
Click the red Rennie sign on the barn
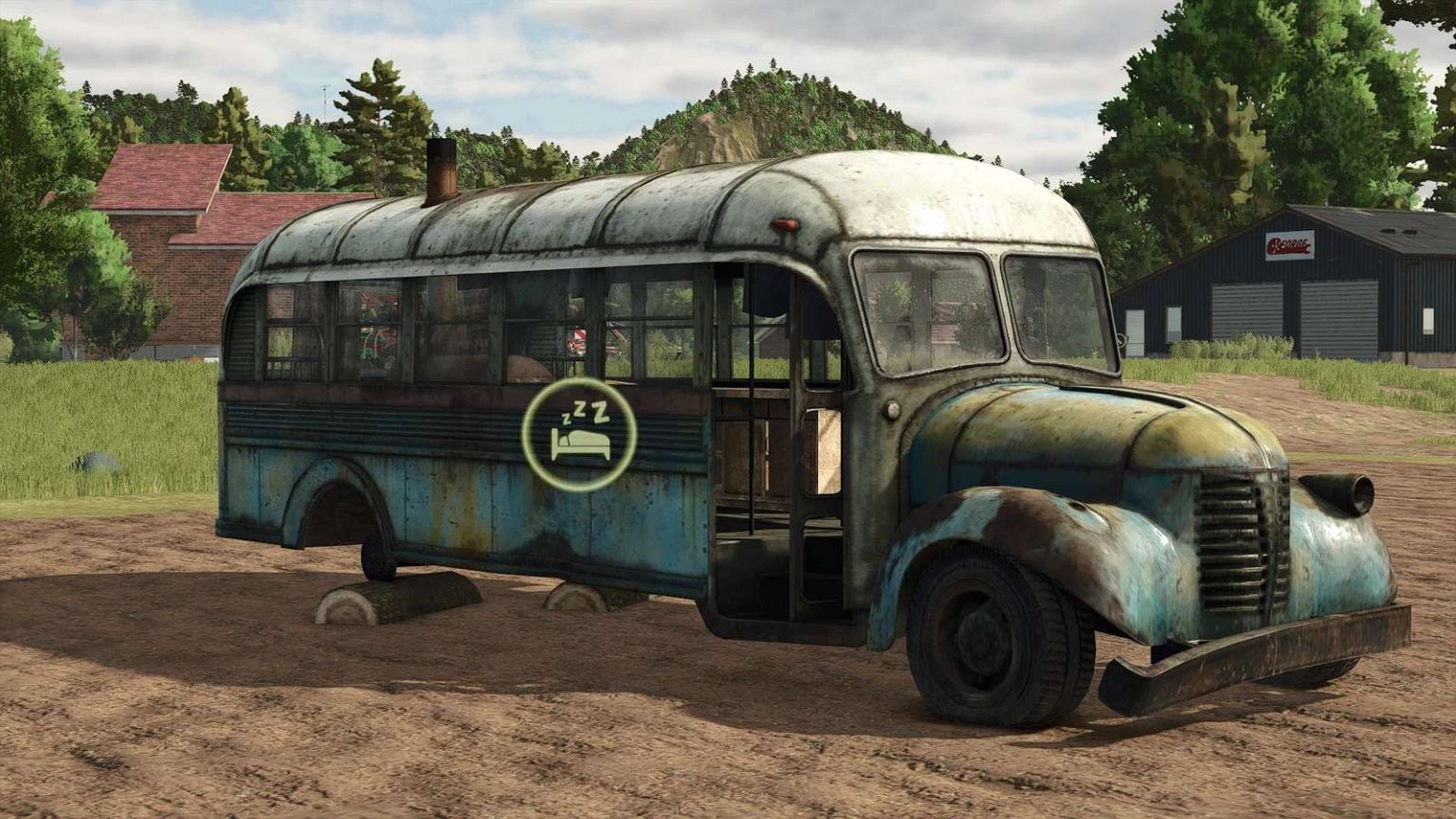(1289, 244)
